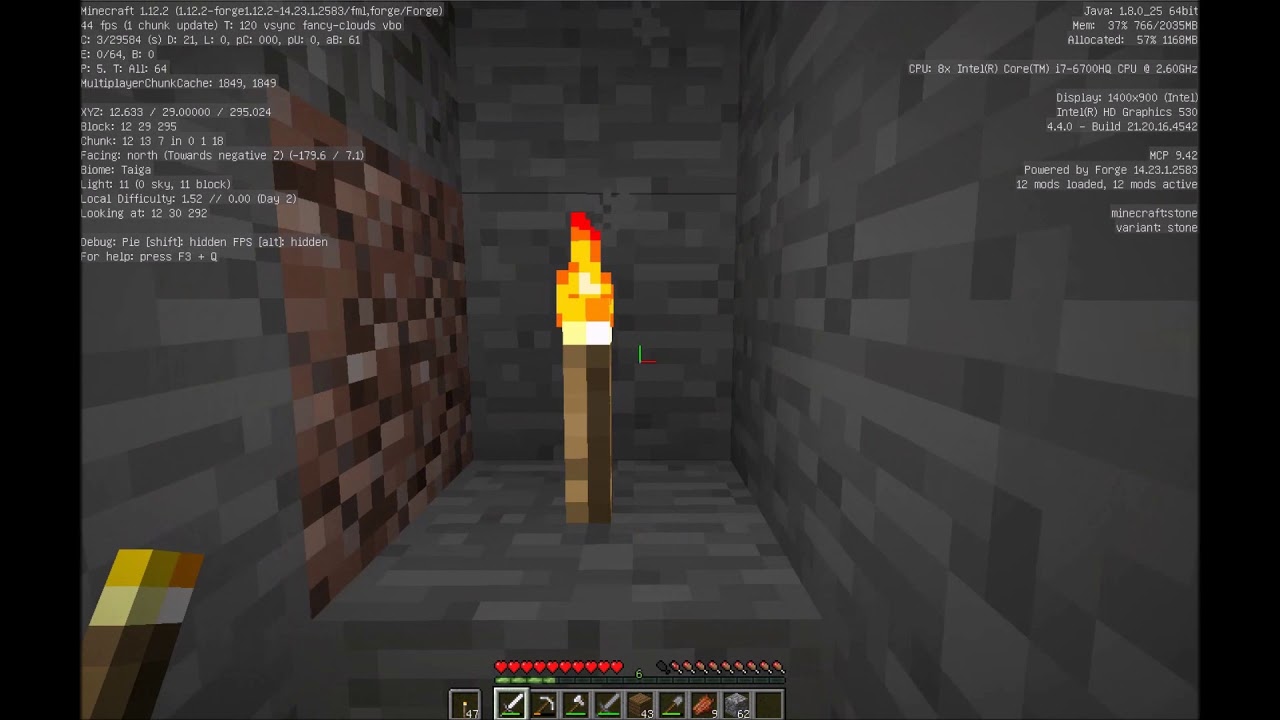Select the axe tool in the hotbar
The height and width of the screenshot is (720, 1280).
(578, 703)
